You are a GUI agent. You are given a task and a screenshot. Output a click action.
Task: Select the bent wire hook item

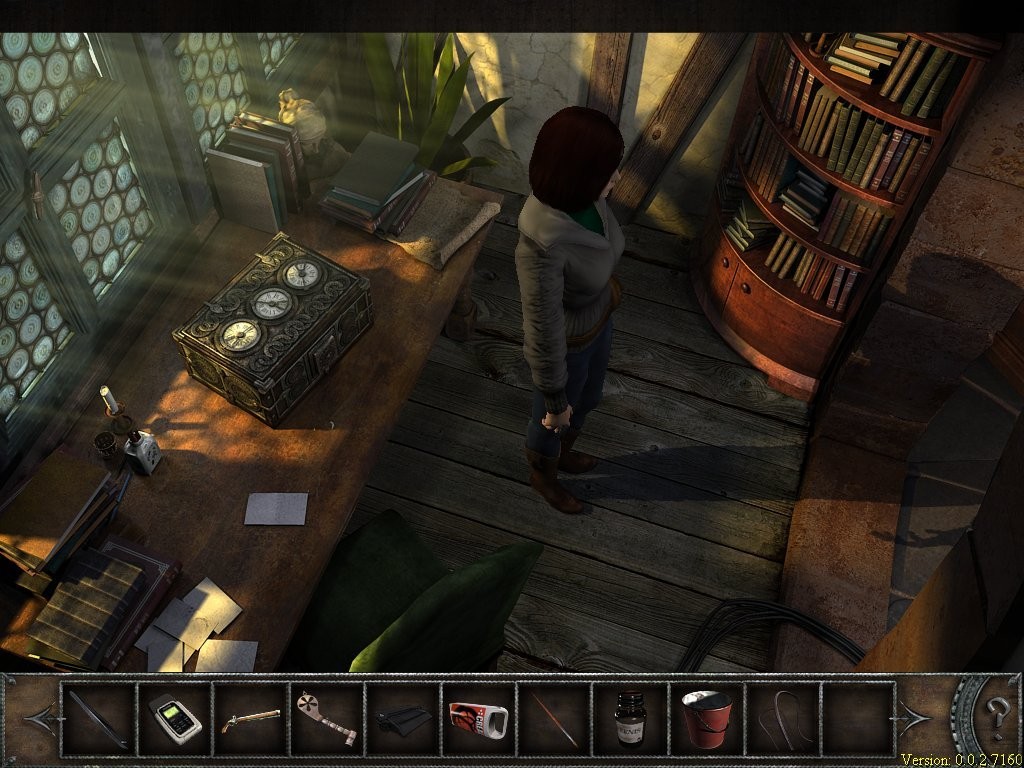click(x=782, y=718)
